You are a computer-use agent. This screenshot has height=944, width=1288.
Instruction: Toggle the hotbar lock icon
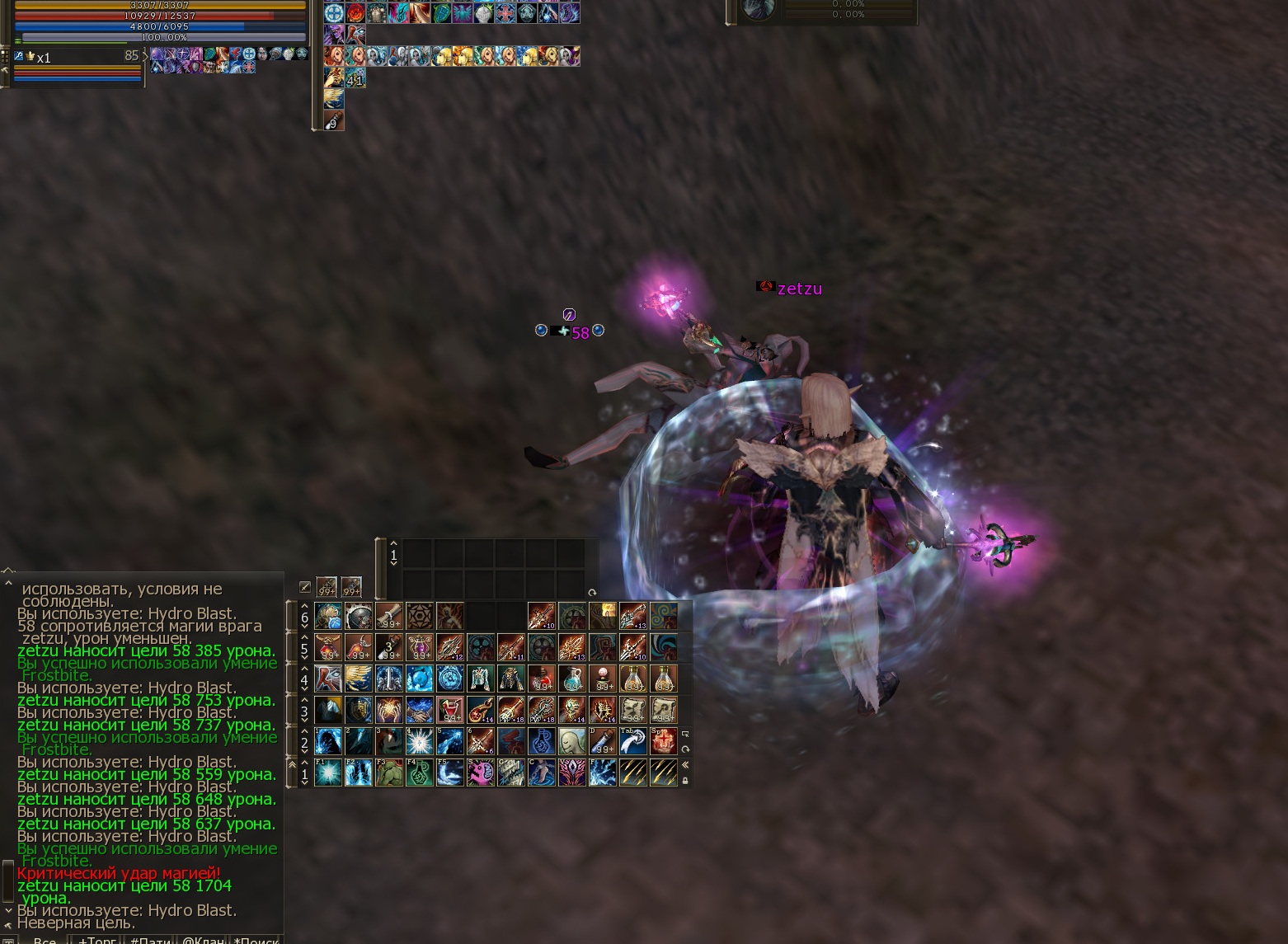pyautogui.click(x=685, y=780)
